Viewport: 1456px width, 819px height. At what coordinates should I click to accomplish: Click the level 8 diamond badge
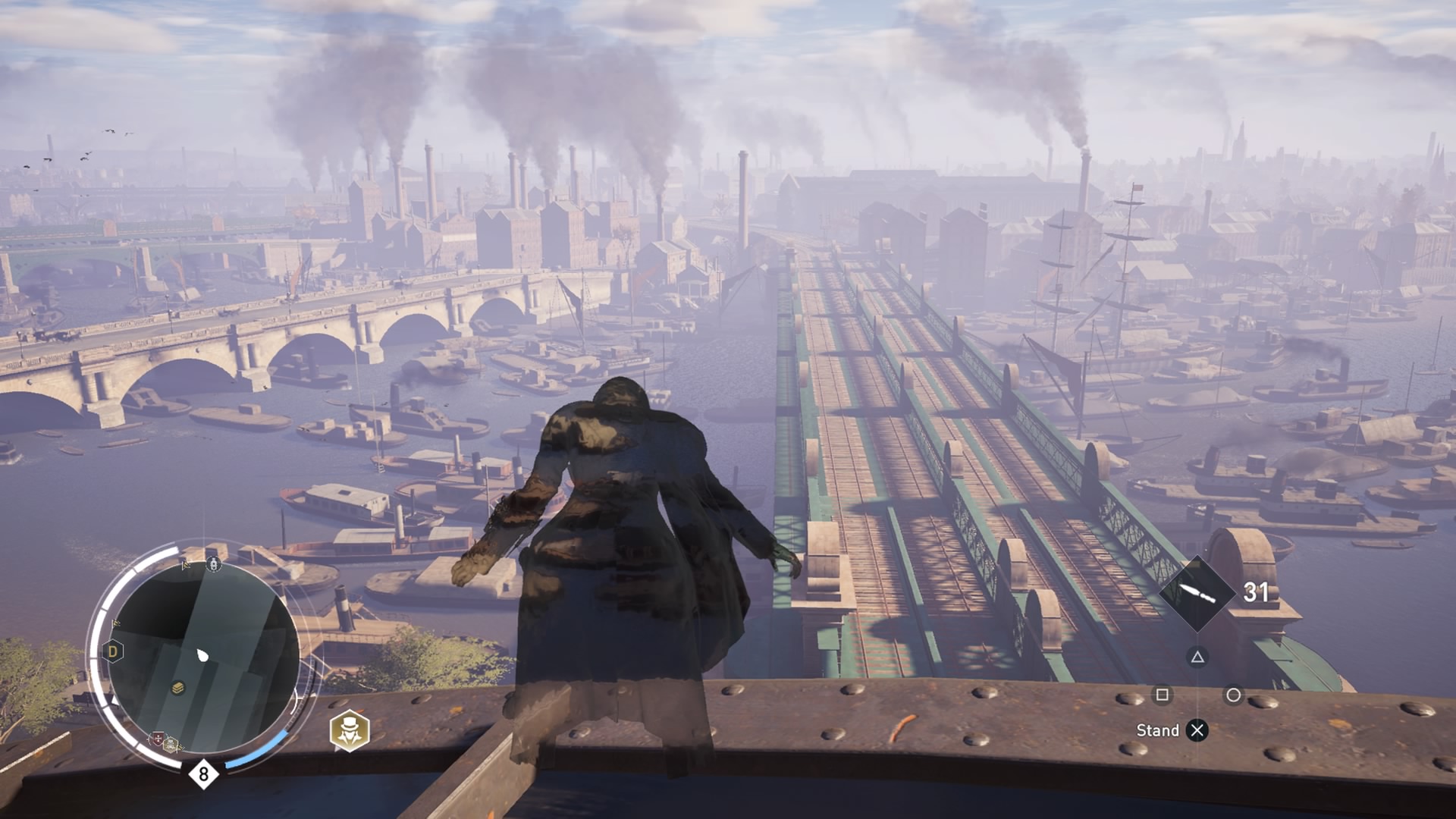[203, 774]
